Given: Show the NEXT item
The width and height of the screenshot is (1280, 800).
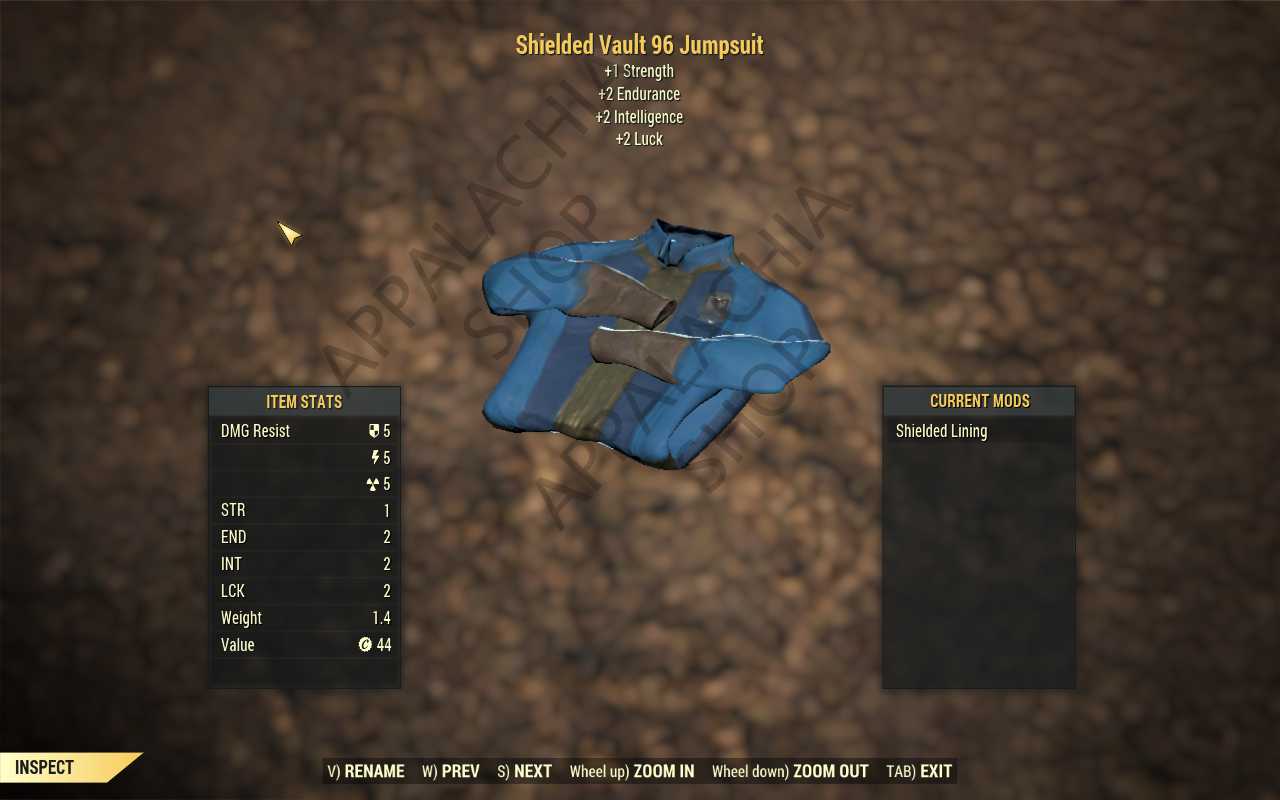Looking at the screenshot, I should click(525, 771).
